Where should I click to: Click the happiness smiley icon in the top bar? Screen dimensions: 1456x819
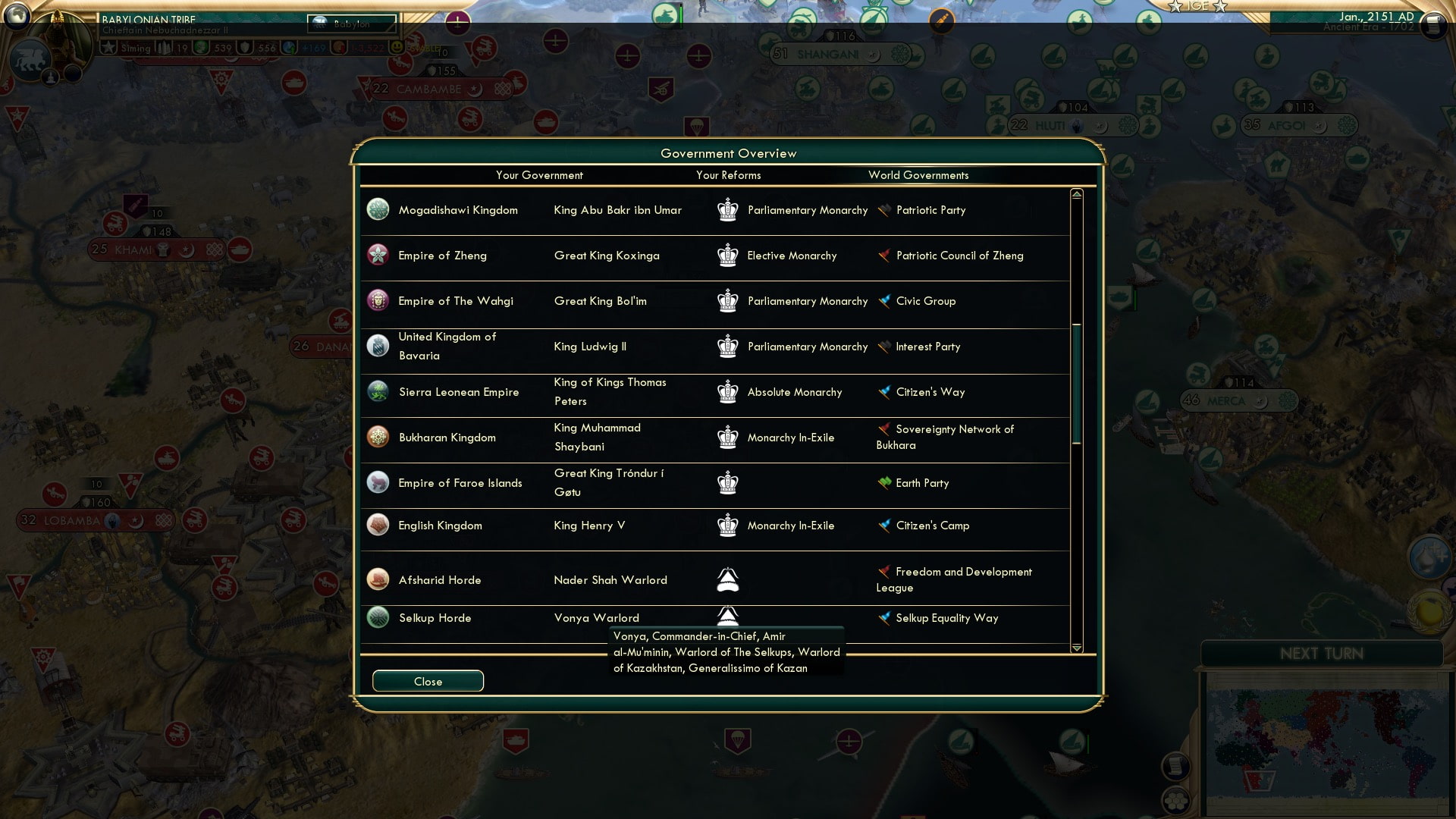coord(397,47)
